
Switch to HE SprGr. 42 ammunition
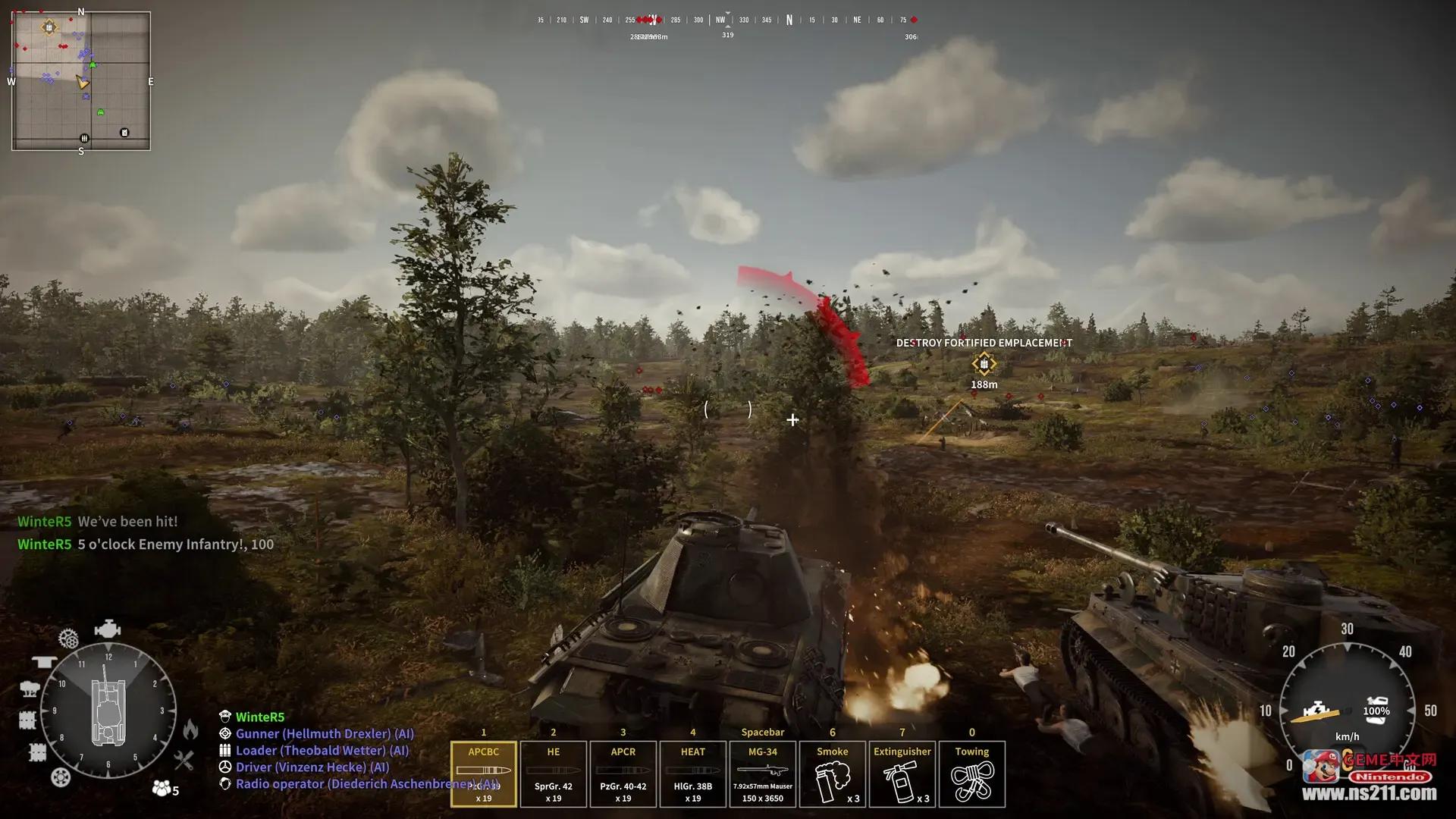553,773
